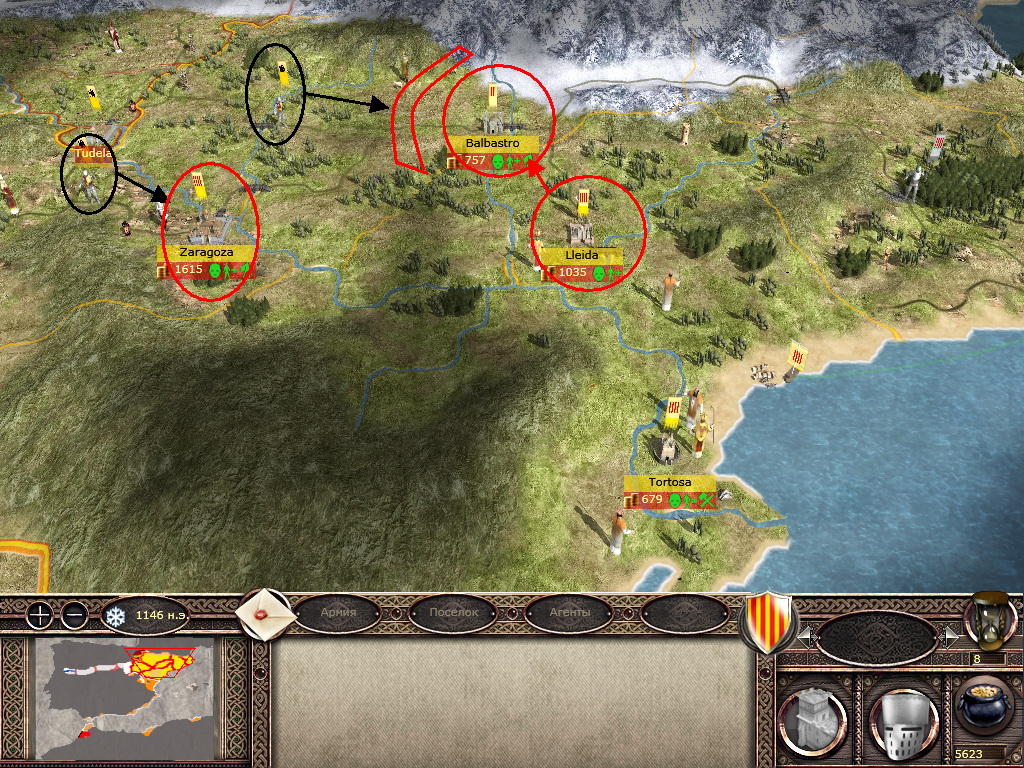
Task: Select the next item with the right arrow
Action: (950, 636)
